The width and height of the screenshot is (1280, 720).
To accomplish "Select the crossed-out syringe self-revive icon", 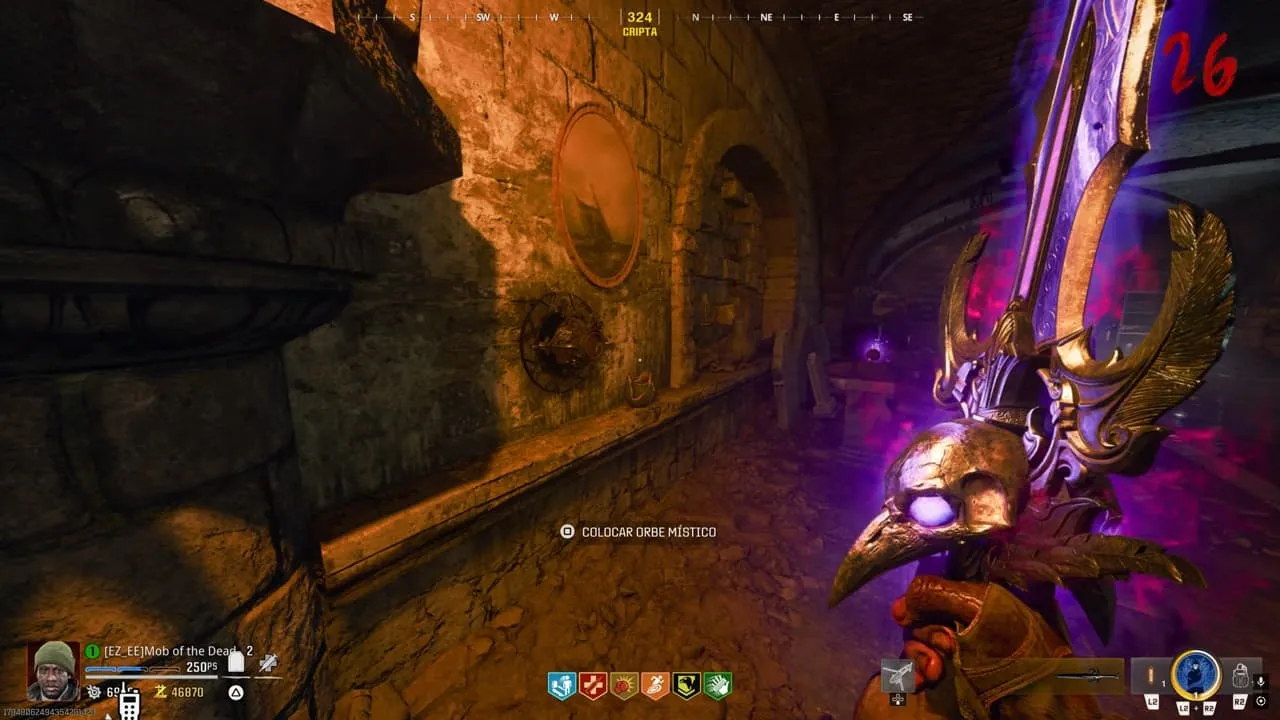I will click(x=267, y=662).
